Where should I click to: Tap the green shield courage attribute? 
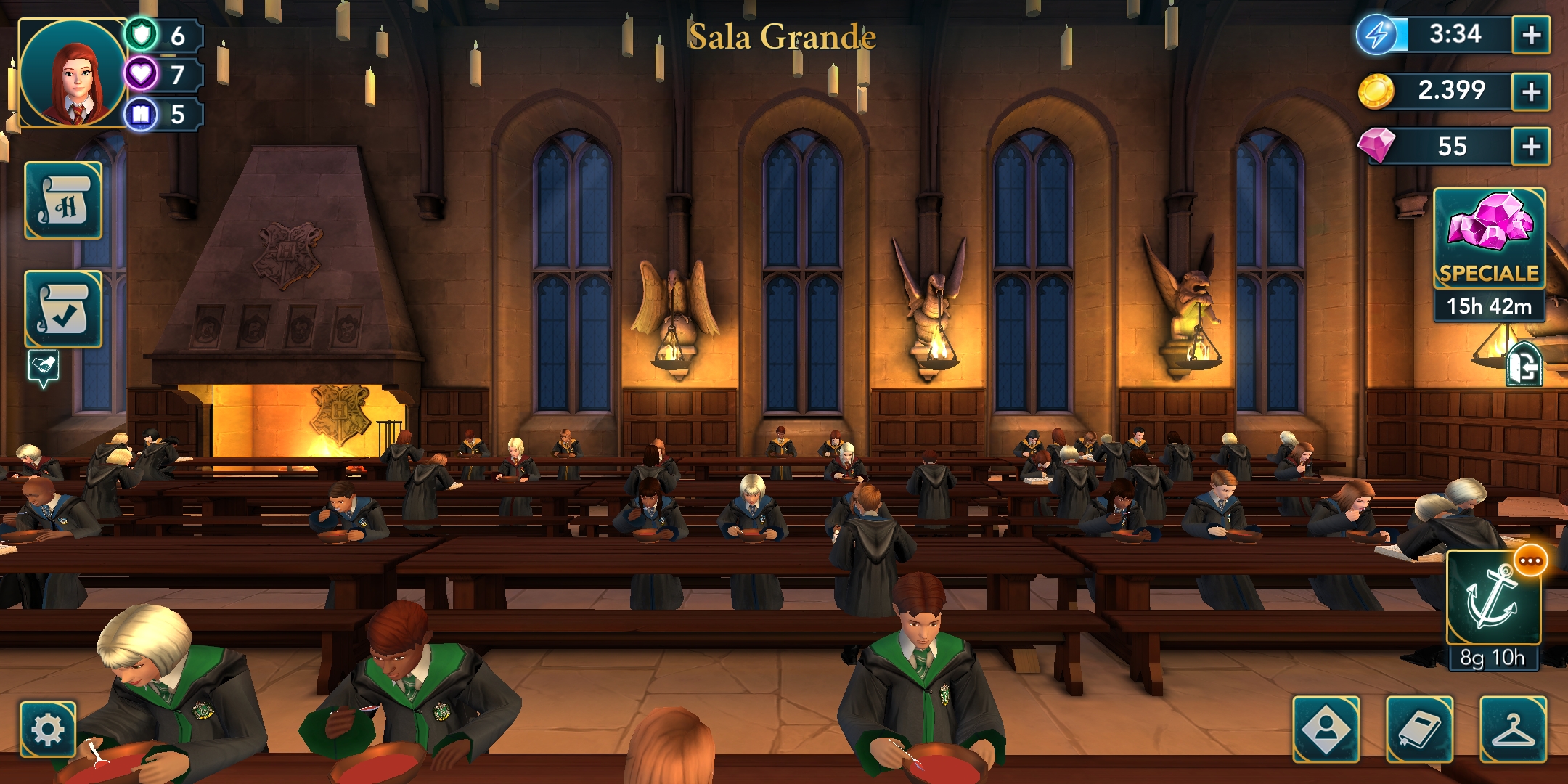(142, 34)
